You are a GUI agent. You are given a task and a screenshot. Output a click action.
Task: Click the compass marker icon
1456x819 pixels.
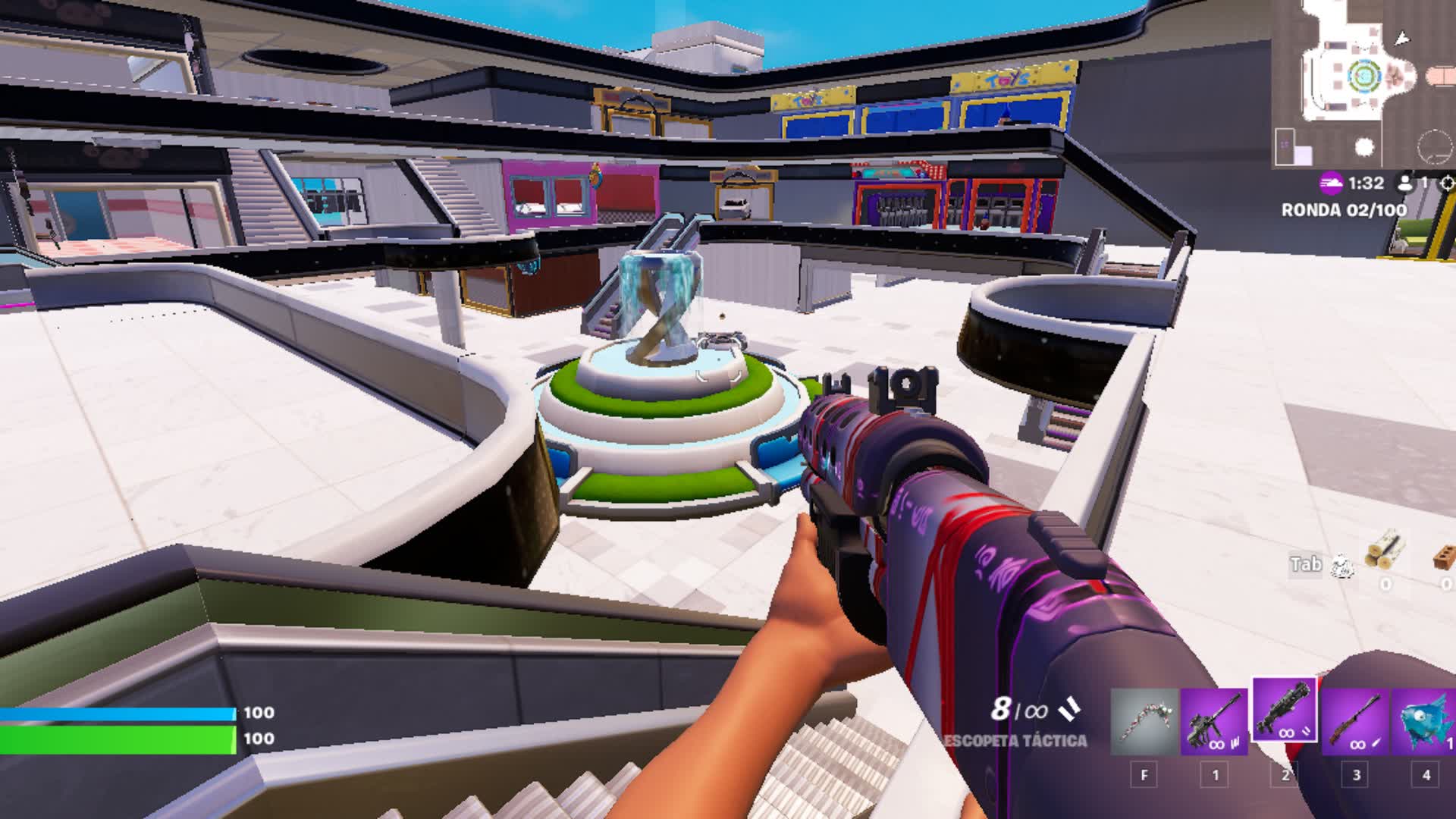tap(1448, 182)
